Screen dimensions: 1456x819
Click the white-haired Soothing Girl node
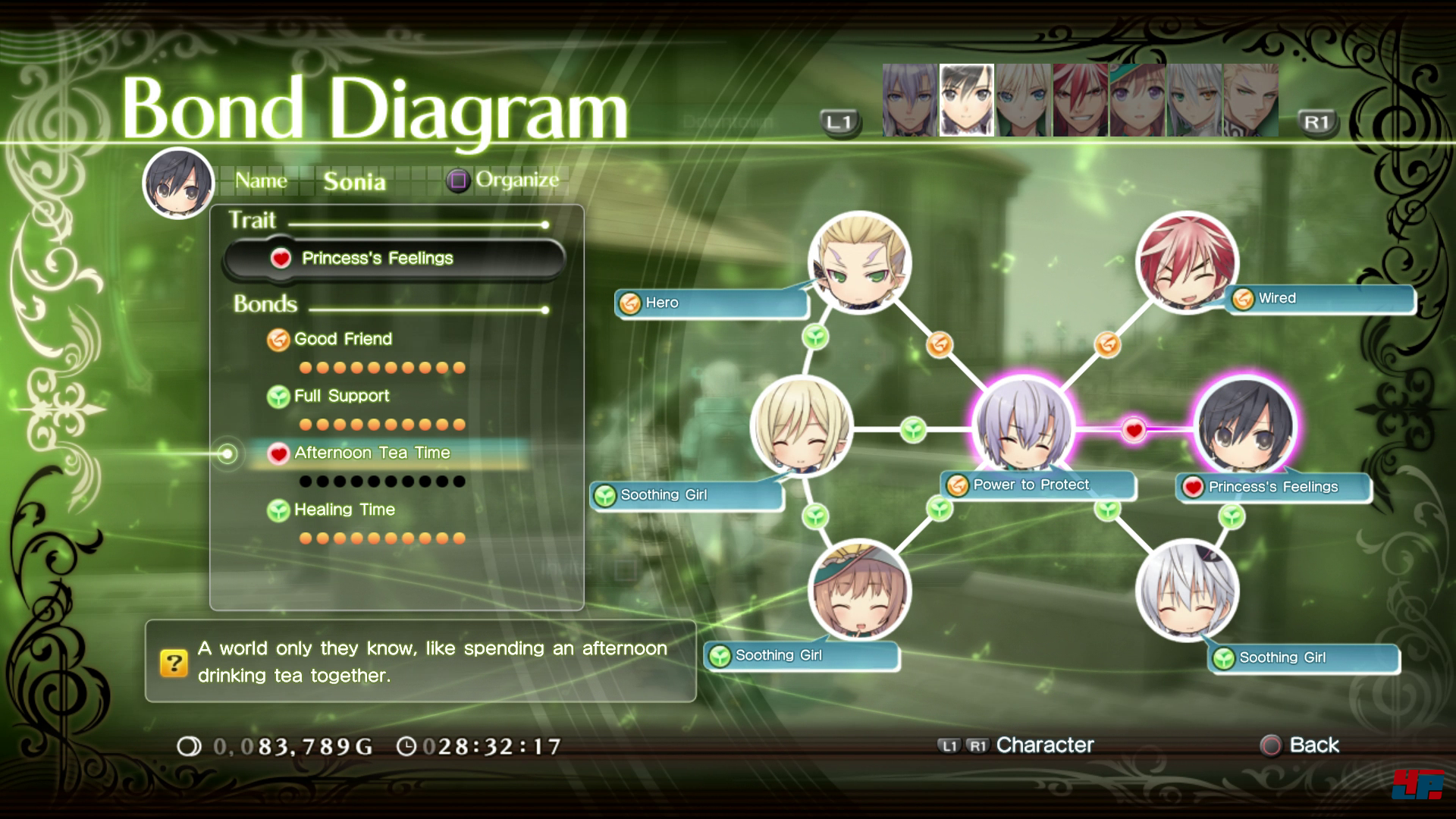pyautogui.click(x=1187, y=591)
